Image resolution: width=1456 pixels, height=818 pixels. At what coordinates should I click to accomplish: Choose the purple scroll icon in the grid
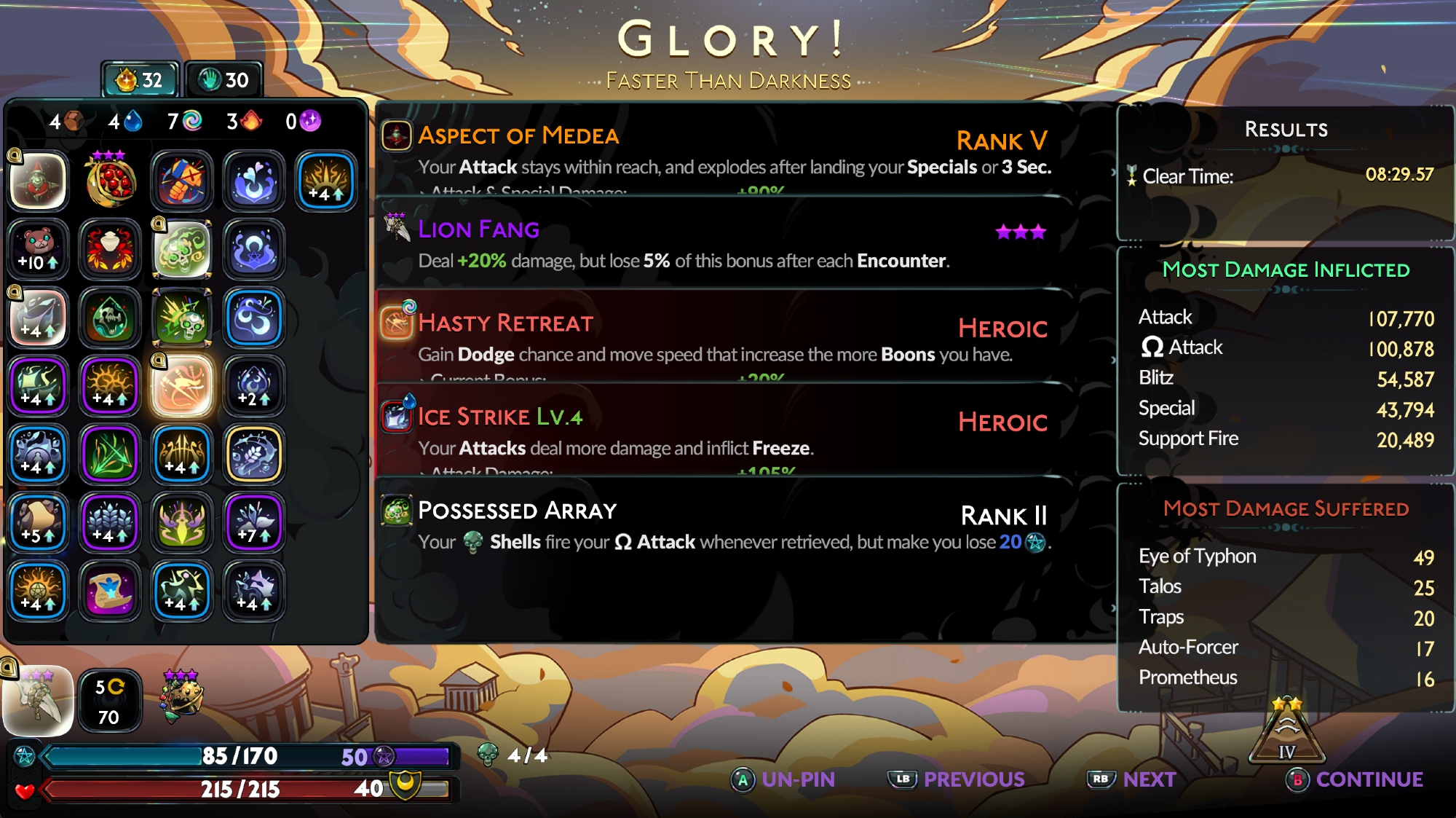(110, 591)
